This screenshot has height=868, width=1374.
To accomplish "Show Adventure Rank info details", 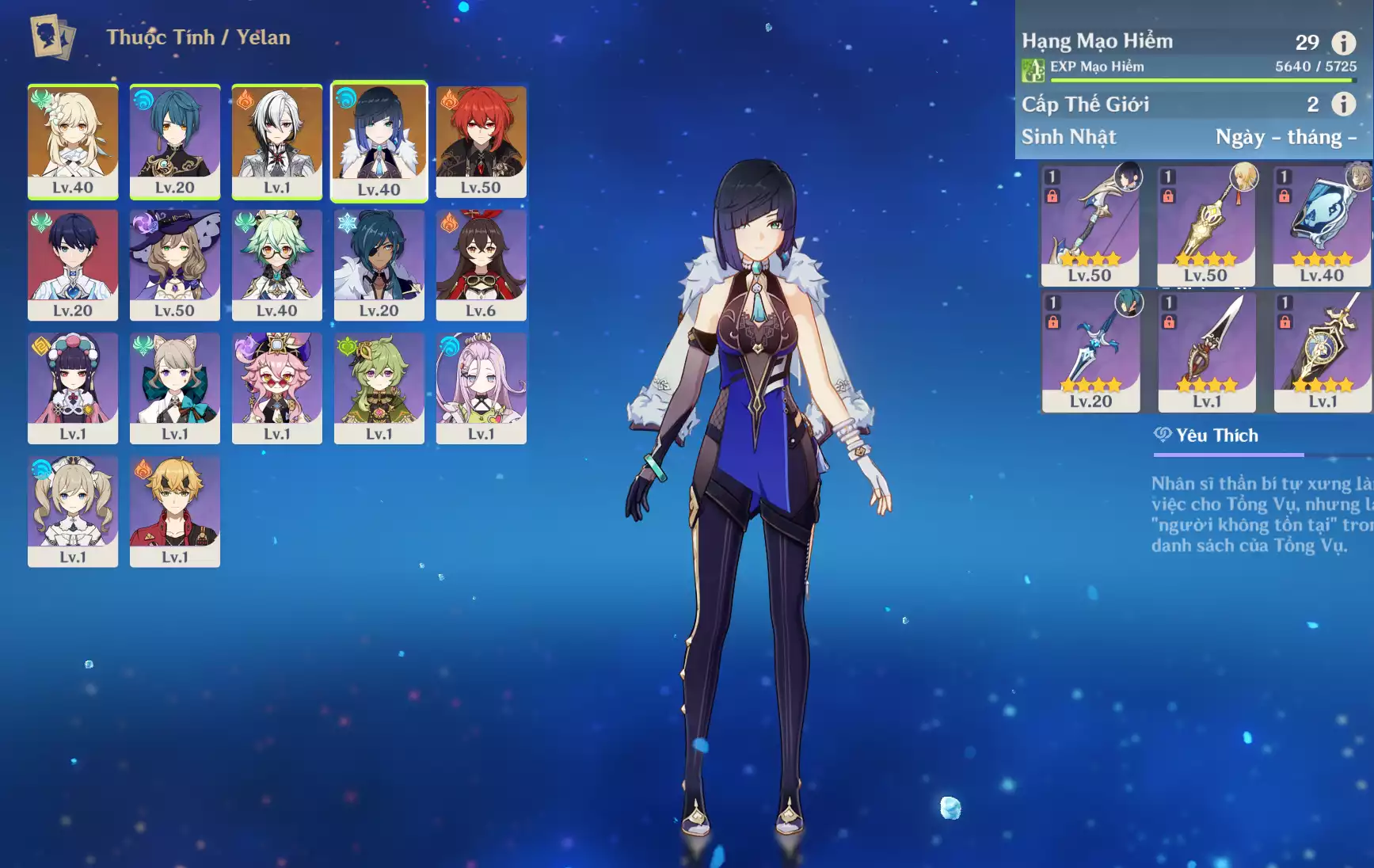I will tap(1343, 42).
